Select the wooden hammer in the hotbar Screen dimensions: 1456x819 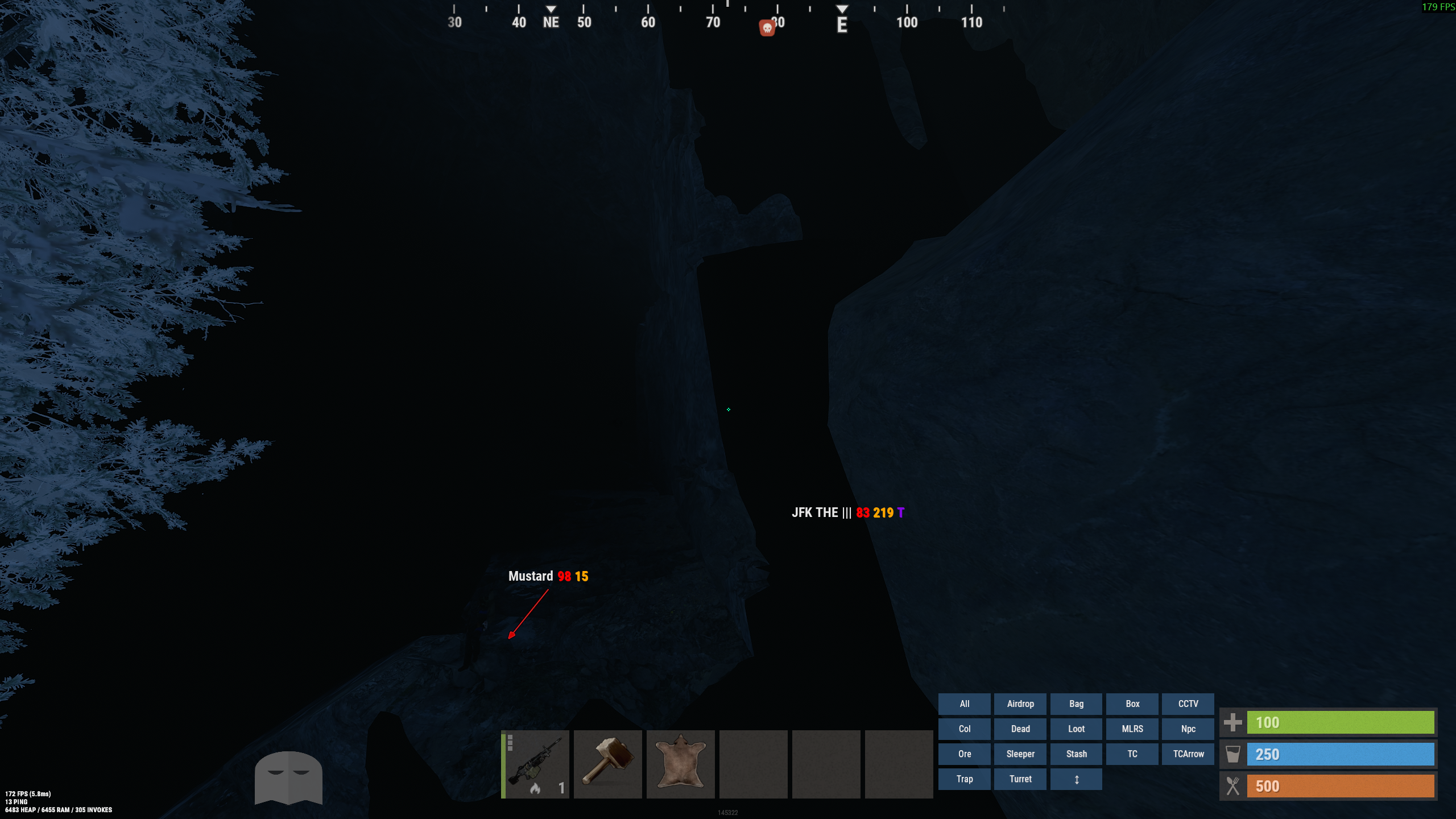[607, 764]
